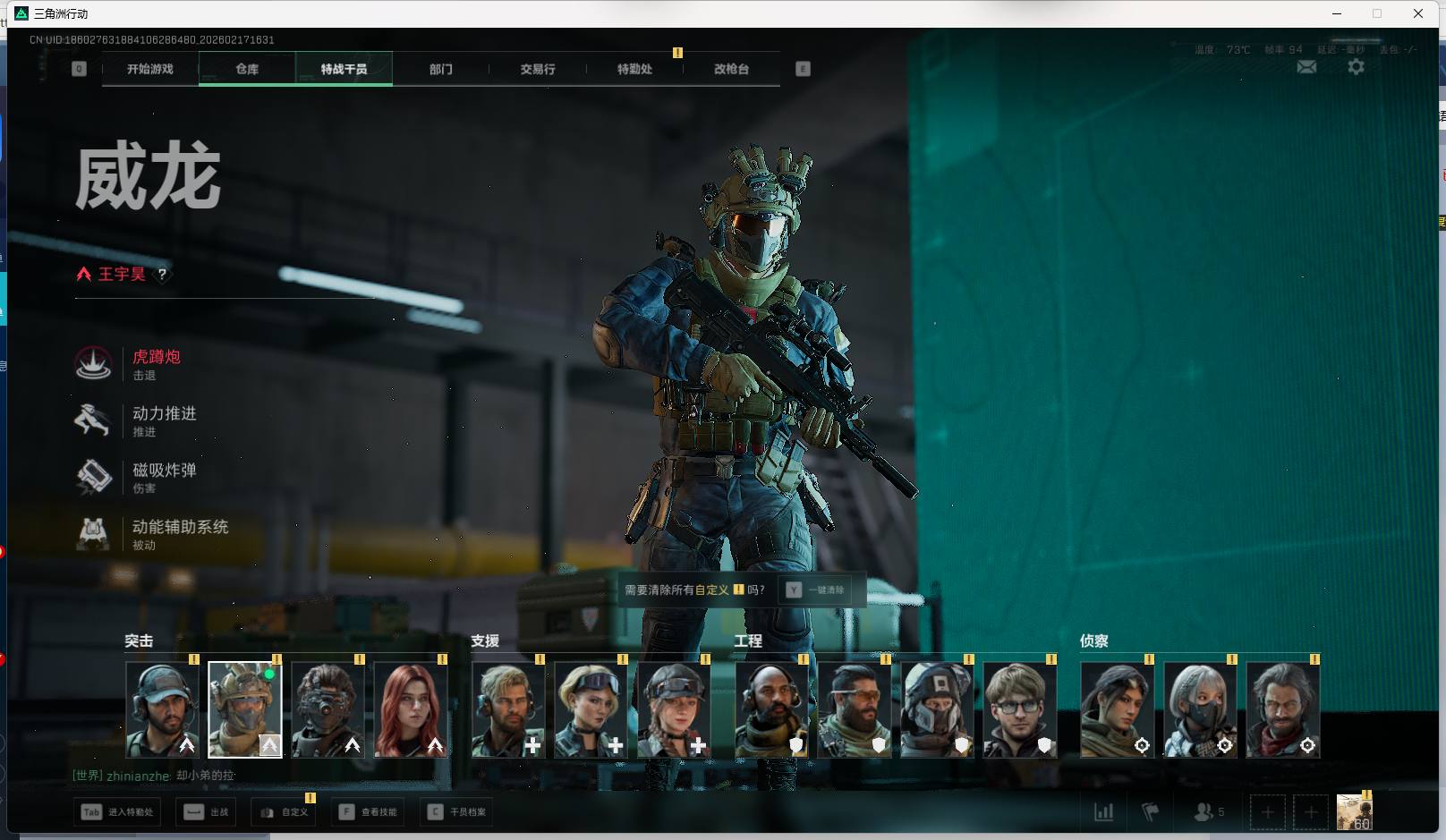Select the red-haired assault operator portrait

point(410,709)
